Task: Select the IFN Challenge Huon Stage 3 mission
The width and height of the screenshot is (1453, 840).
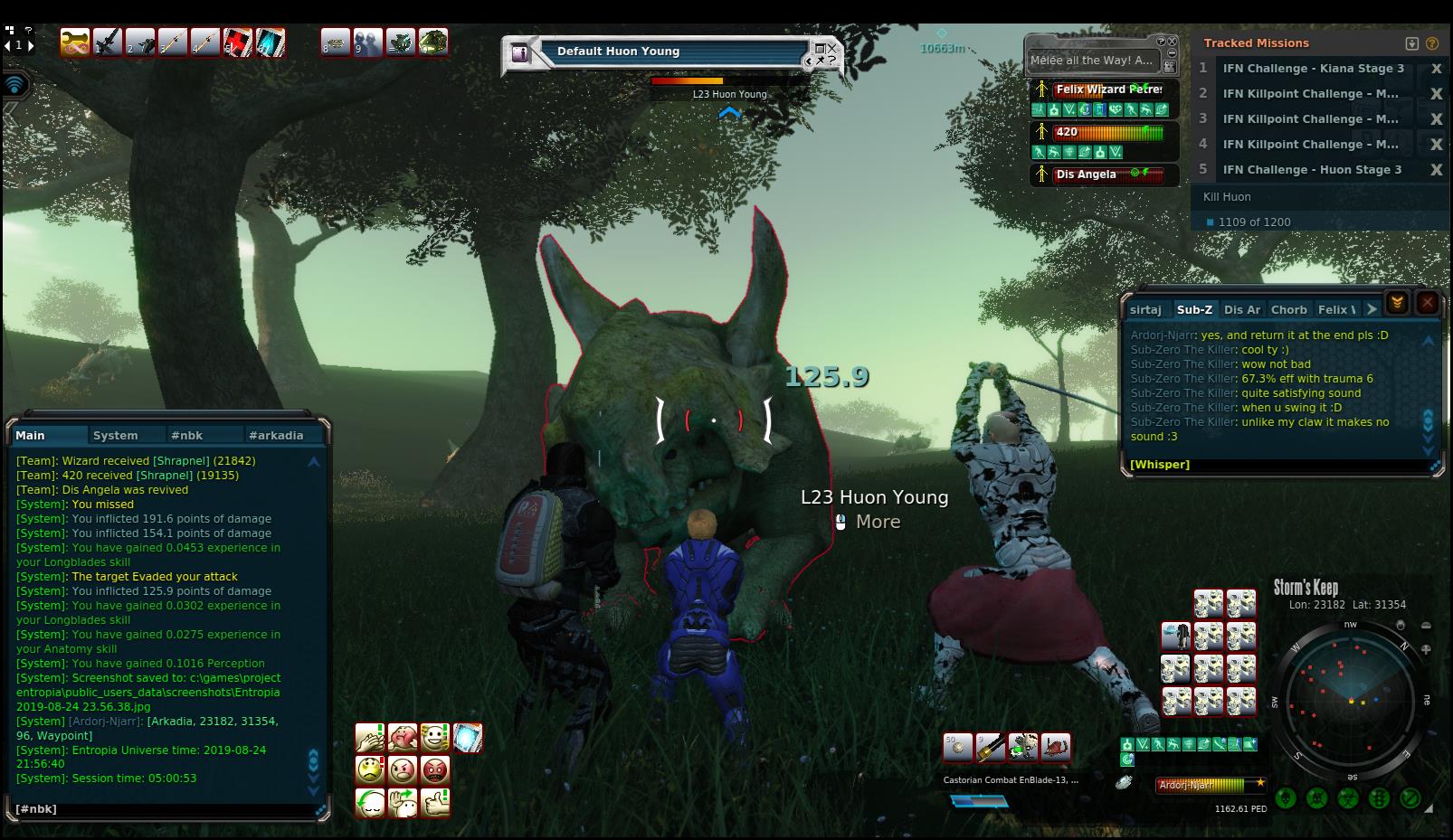Action: (x=1312, y=169)
